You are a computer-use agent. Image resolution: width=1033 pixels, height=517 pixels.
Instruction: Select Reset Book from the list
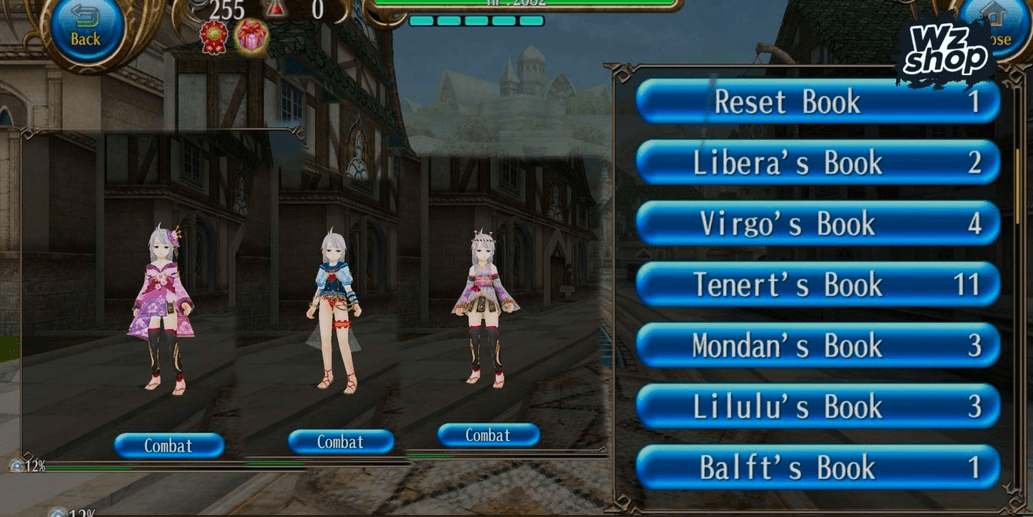tap(817, 102)
